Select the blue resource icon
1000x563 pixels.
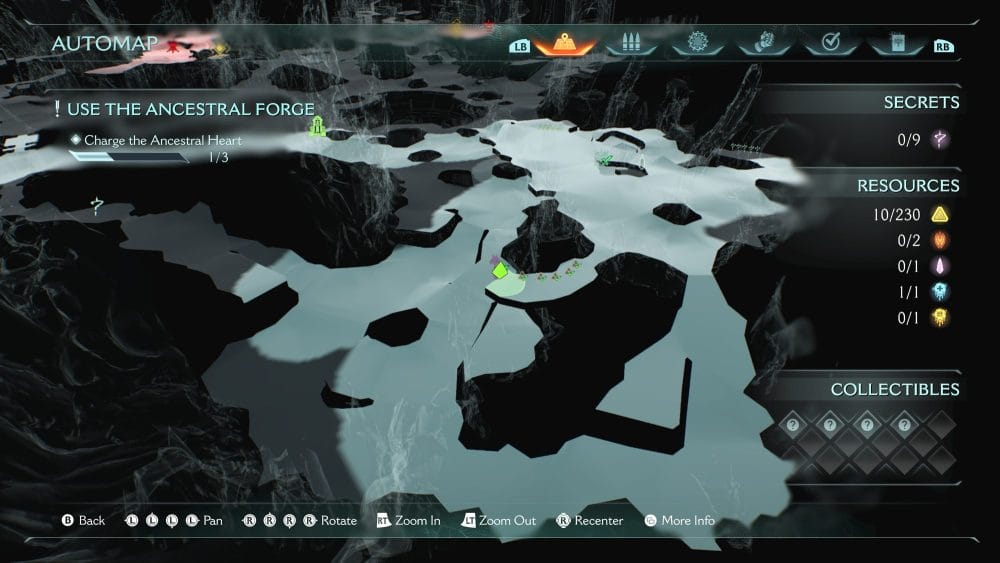click(940, 292)
